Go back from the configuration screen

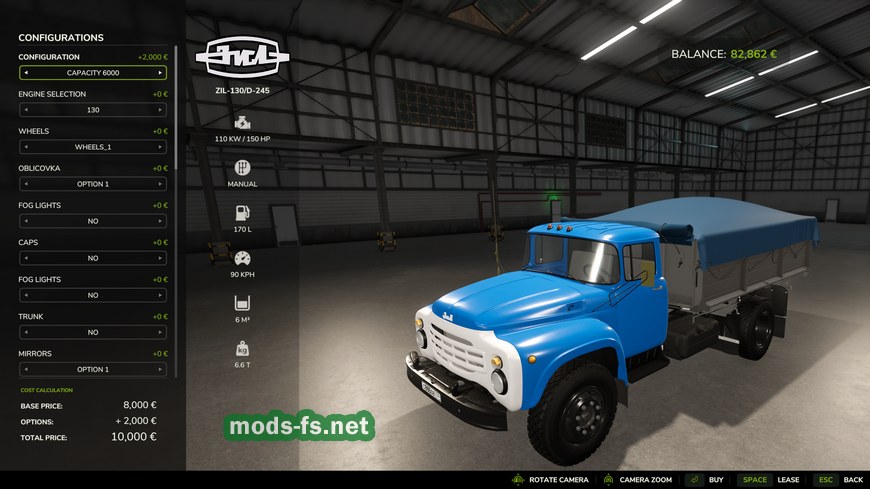838,480
